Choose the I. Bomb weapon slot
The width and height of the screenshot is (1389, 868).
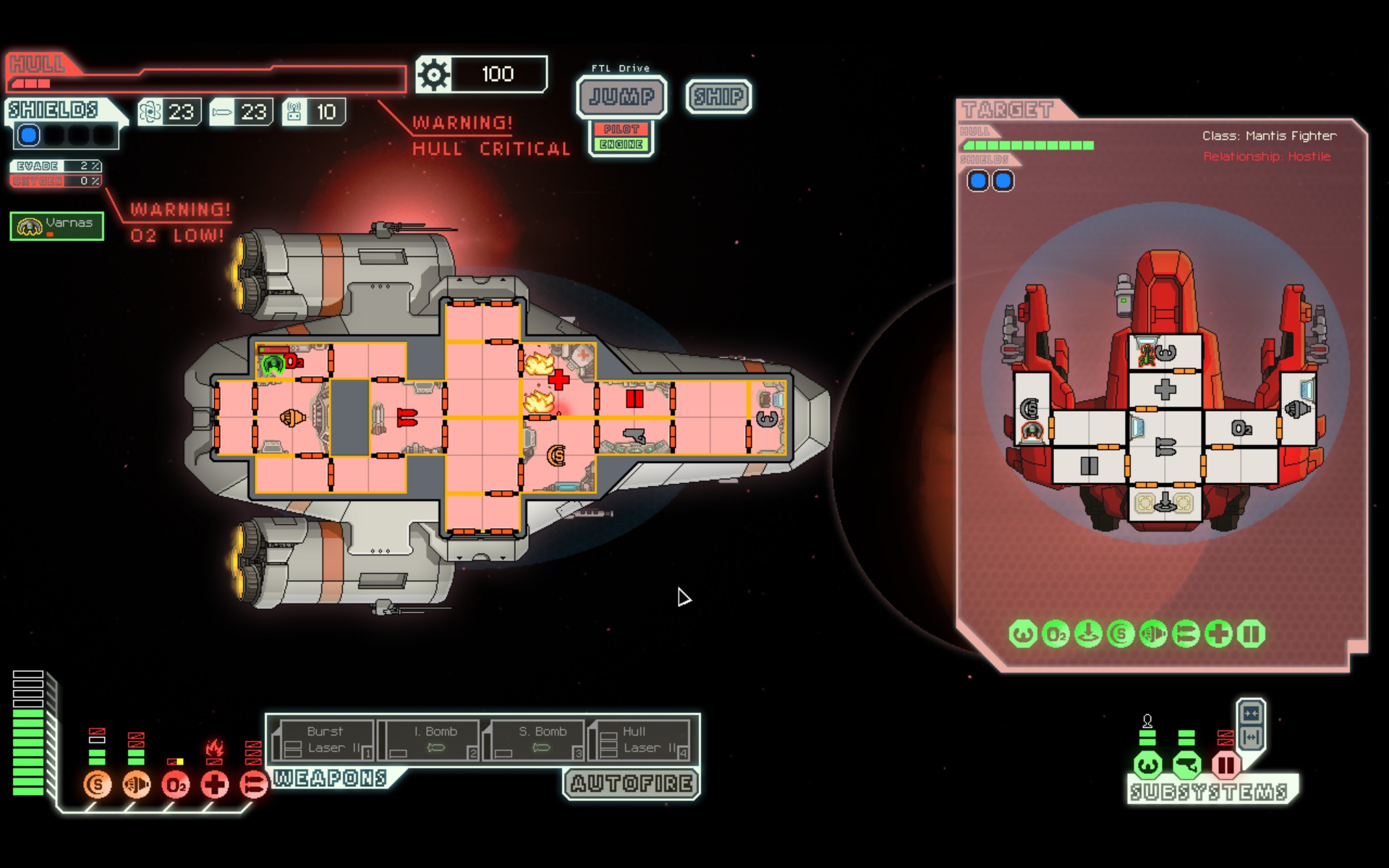tap(432, 740)
